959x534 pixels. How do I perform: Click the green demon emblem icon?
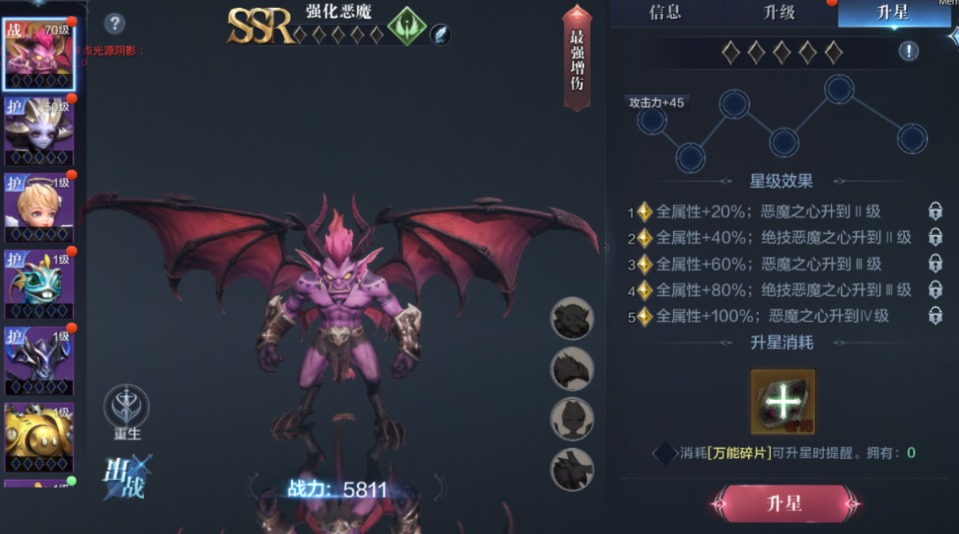click(405, 25)
